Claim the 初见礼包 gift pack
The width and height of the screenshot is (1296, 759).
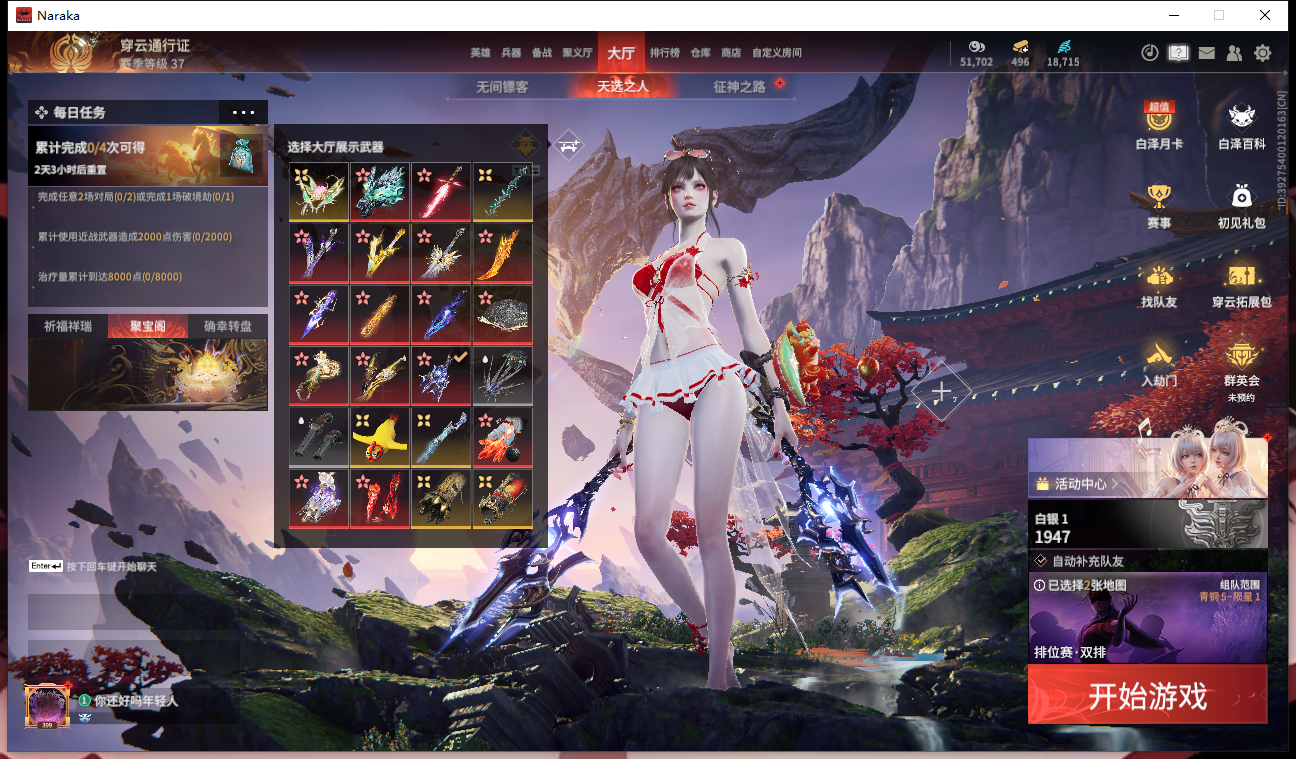click(1241, 204)
